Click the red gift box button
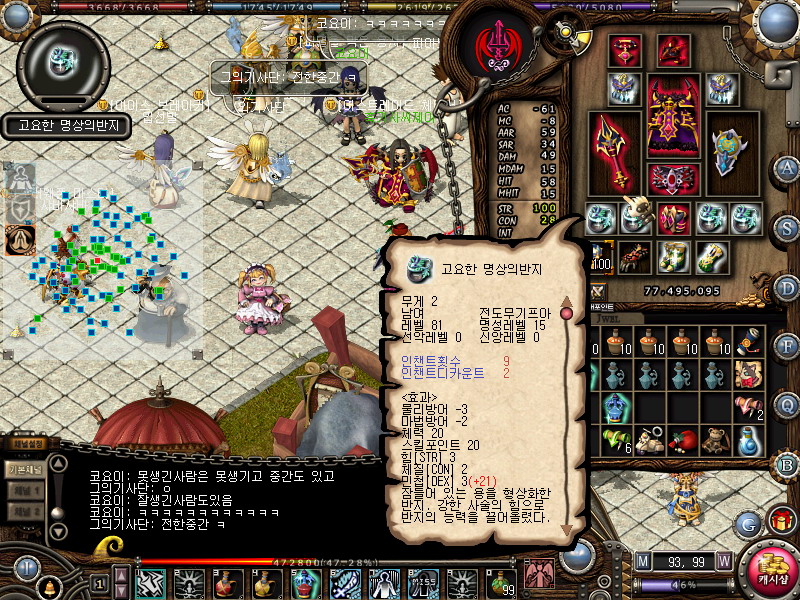 [x=781, y=520]
